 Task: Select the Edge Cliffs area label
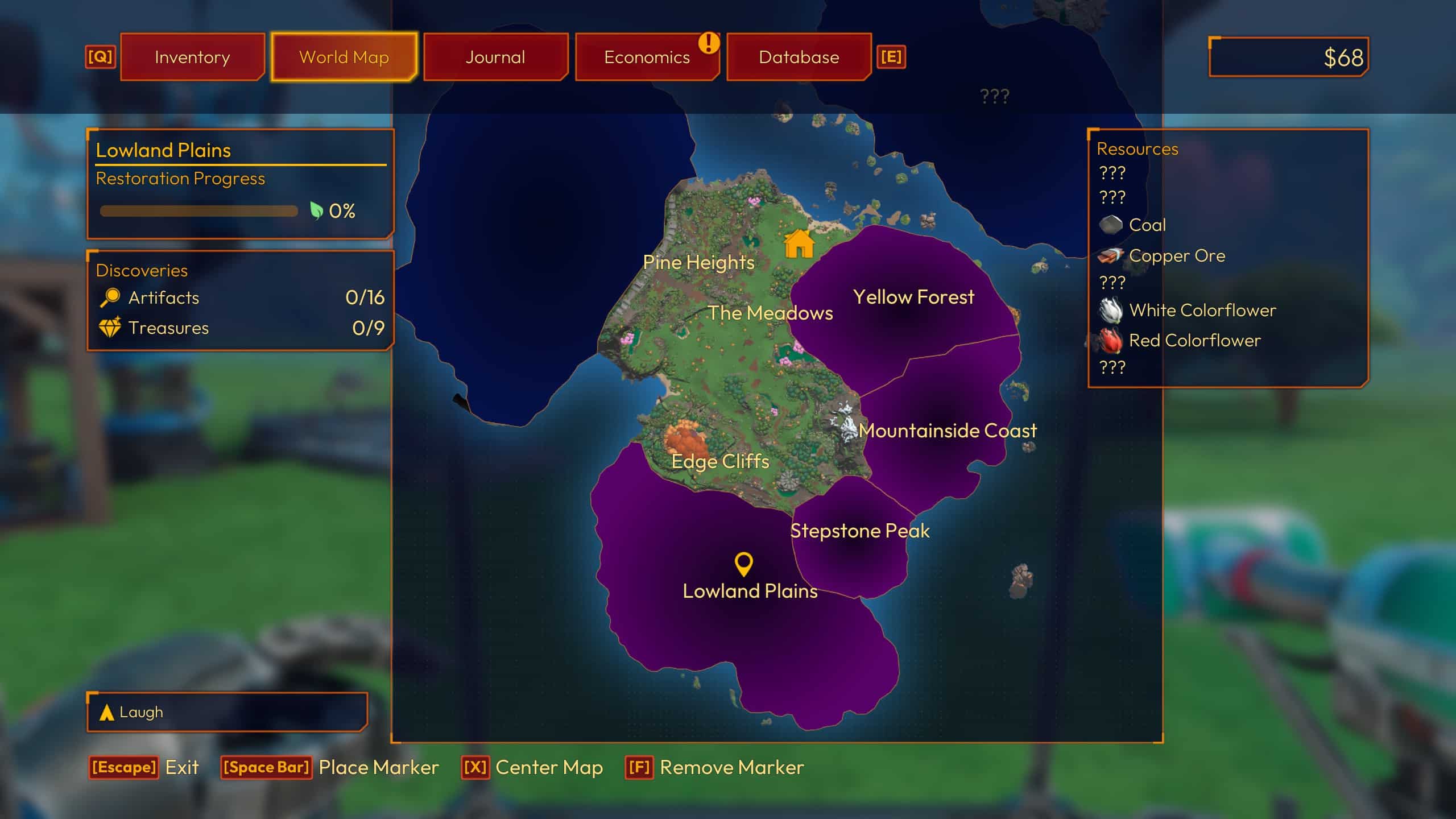click(x=720, y=461)
